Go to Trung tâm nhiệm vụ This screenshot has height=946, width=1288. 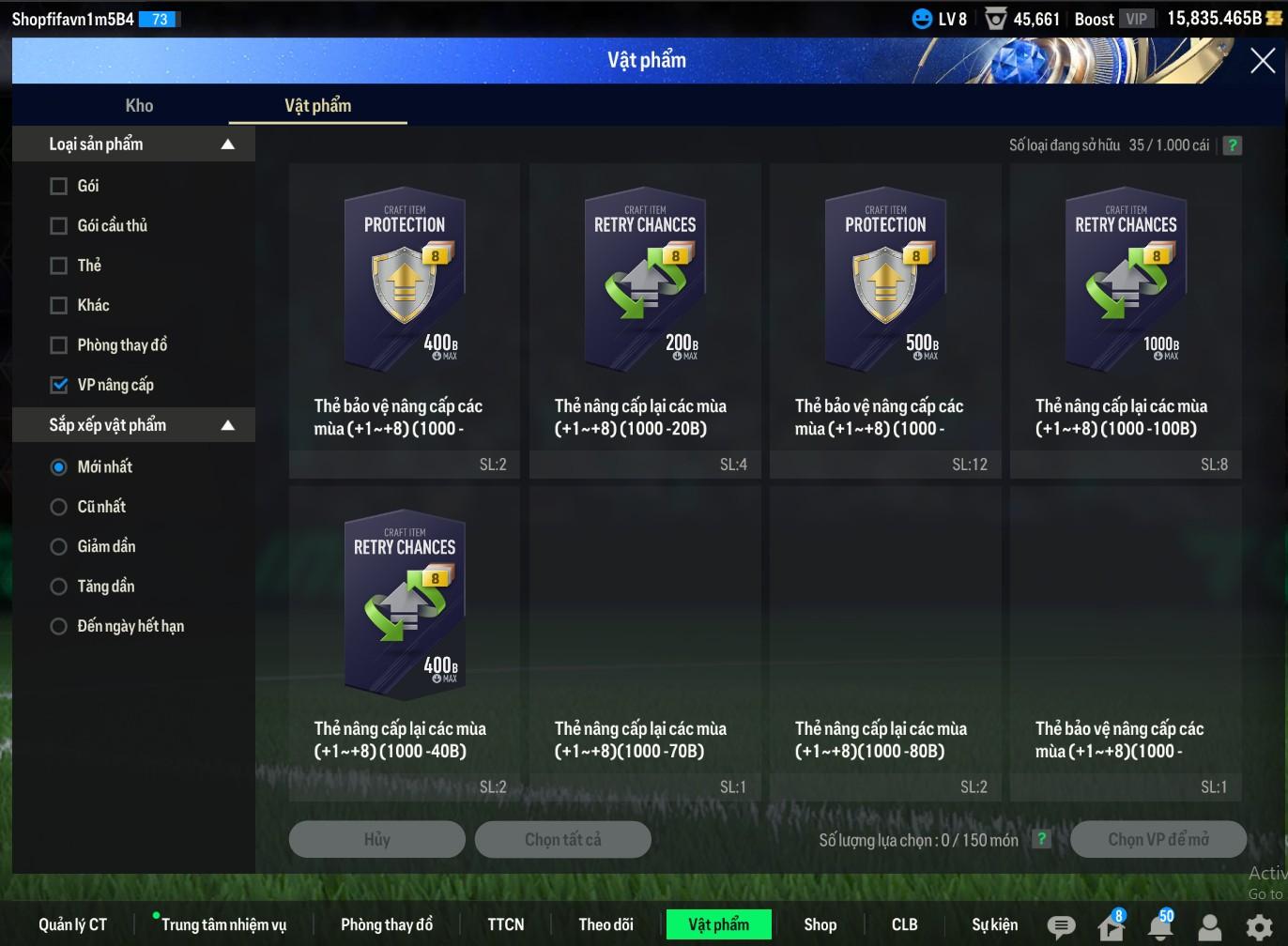tap(223, 924)
